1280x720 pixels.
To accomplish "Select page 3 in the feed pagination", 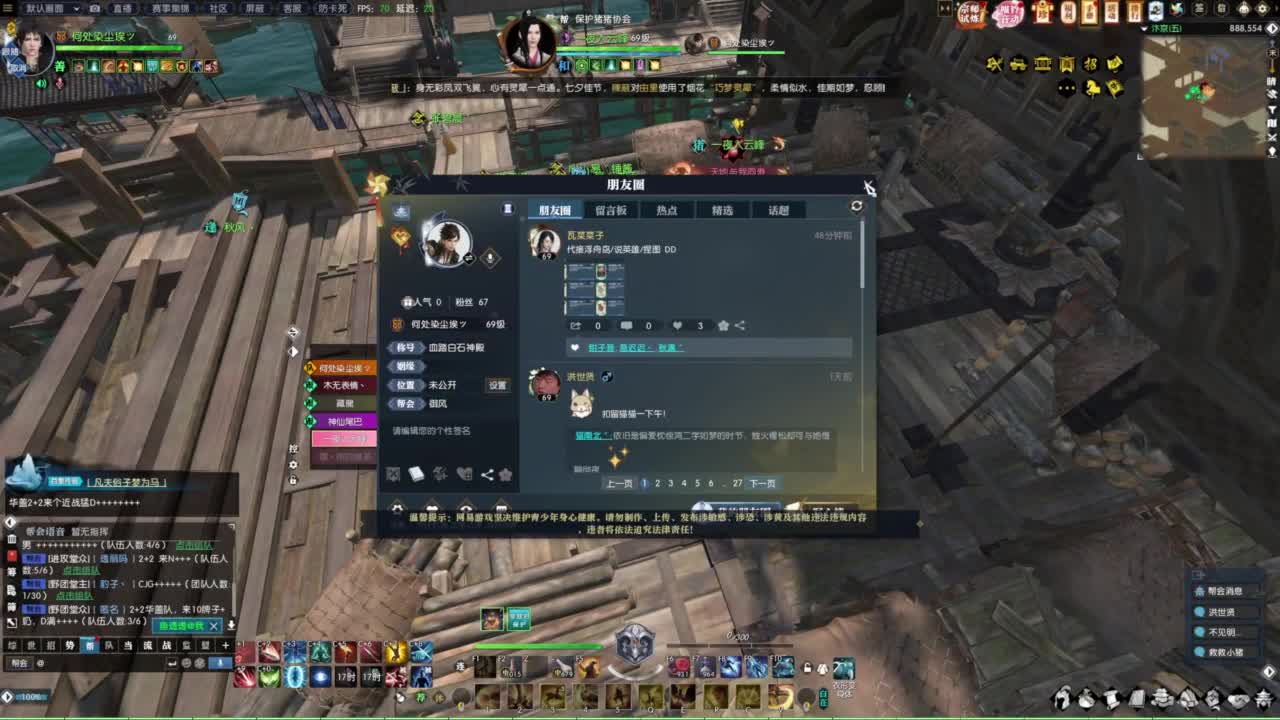I will pyautogui.click(x=670, y=483).
